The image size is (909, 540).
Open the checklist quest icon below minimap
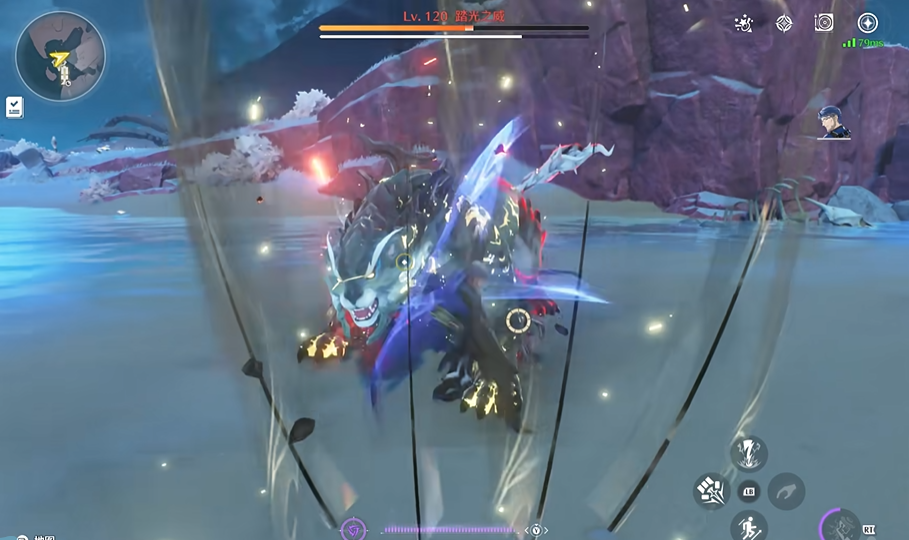15,106
